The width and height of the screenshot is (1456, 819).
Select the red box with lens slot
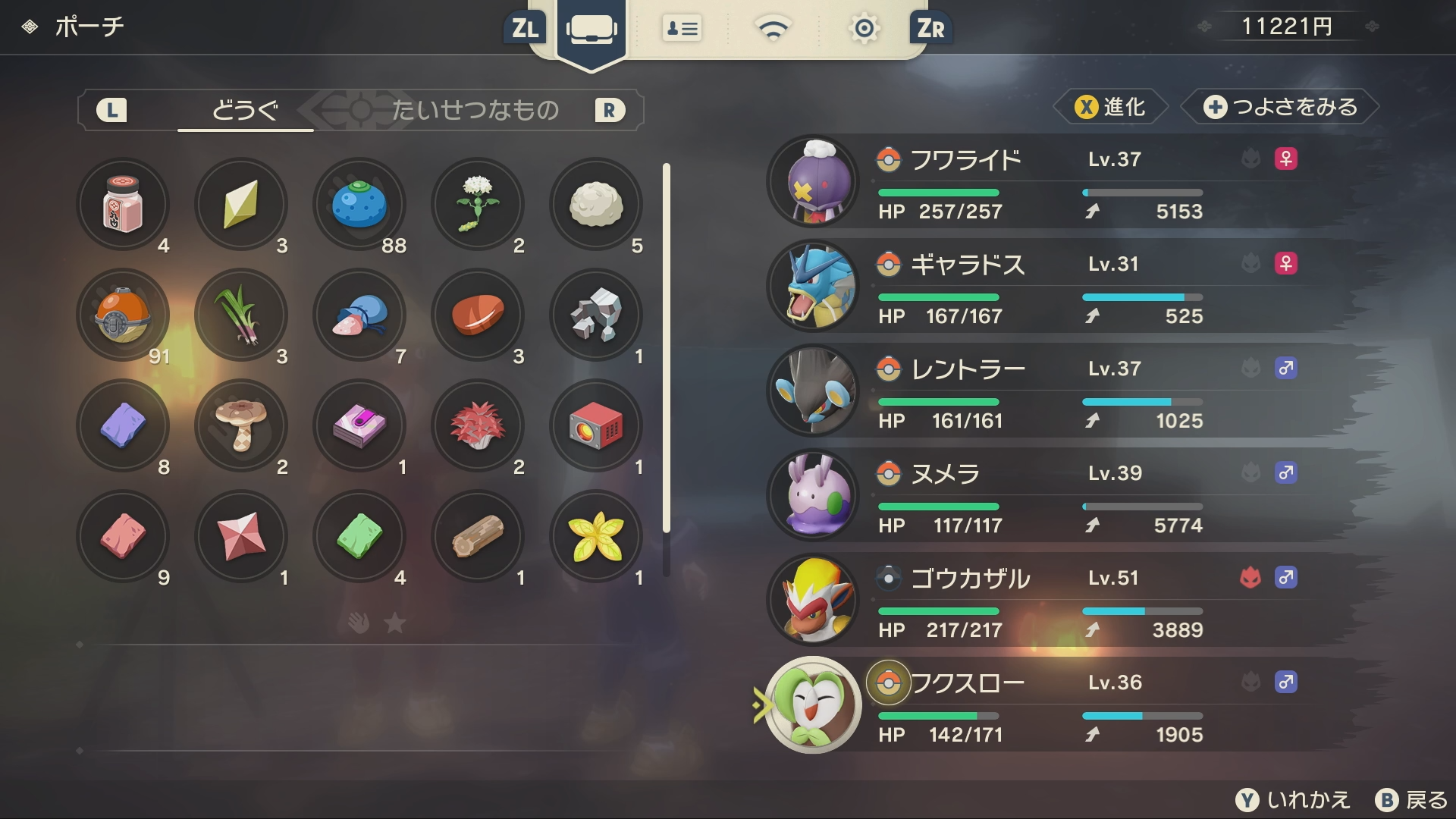pos(596,425)
